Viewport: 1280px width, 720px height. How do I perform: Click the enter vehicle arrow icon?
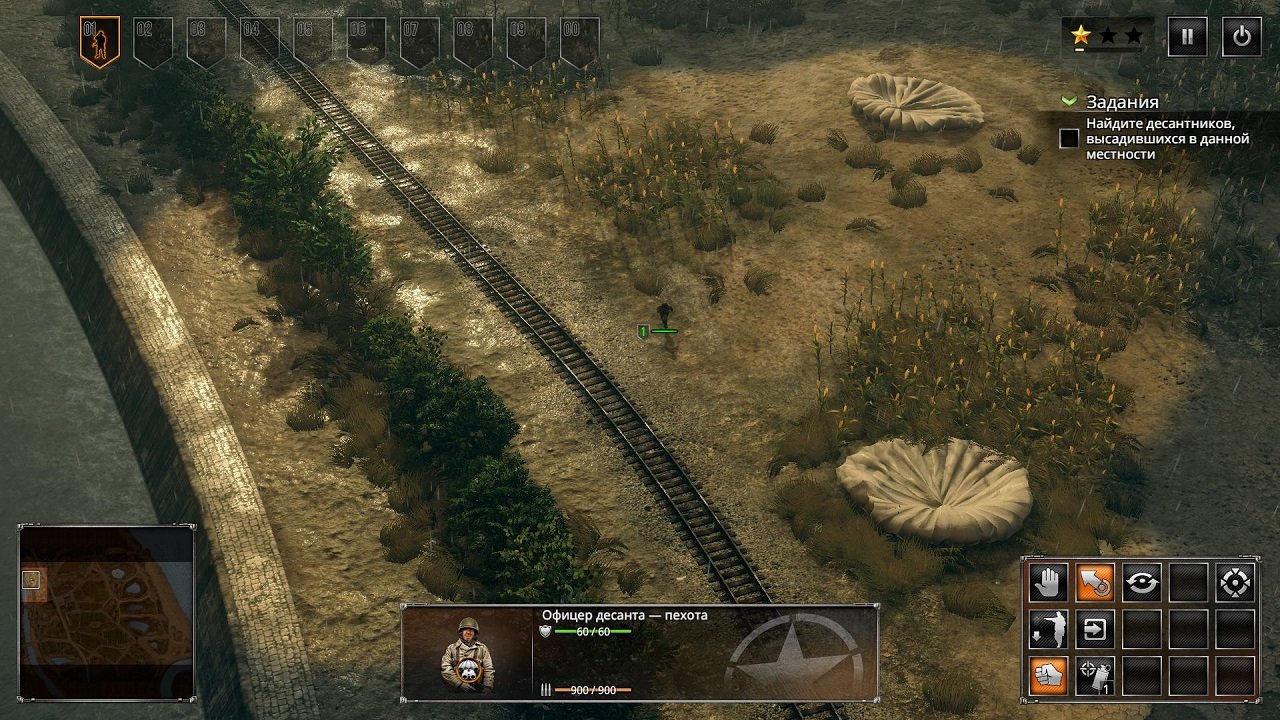pos(1096,626)
